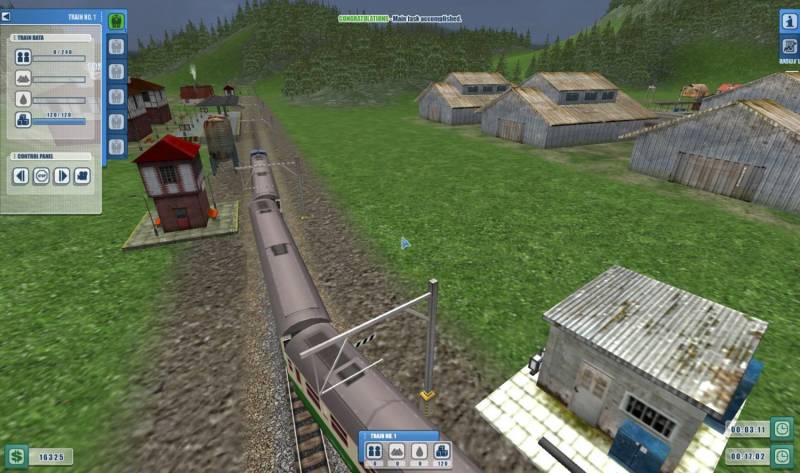Click the passengers icon on the bottom train widget
800x473 pixels.
[x=376, y=452]
